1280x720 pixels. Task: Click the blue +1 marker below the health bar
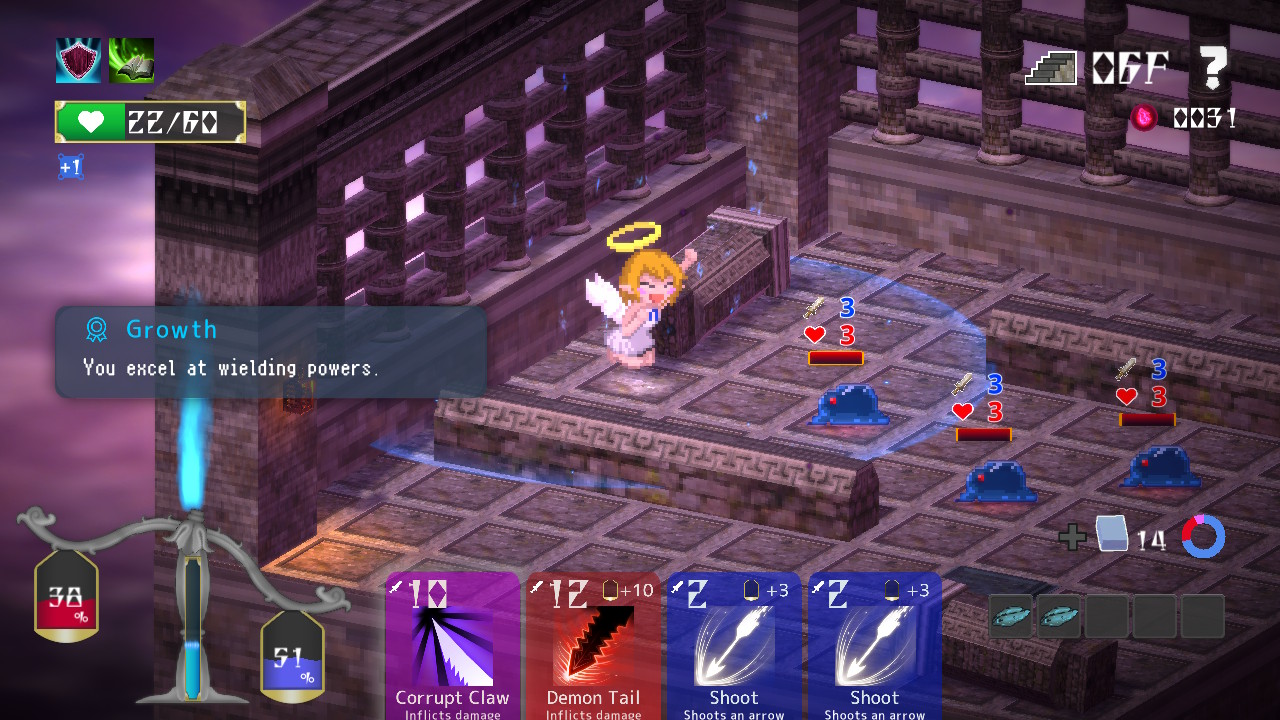pyautogui.click(x=69, y=166)
